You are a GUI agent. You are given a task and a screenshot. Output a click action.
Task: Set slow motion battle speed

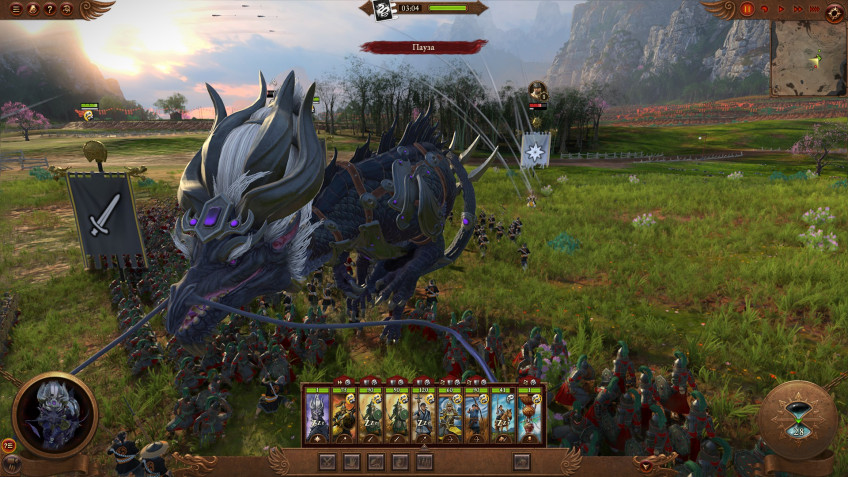click(x=765, y=9)
